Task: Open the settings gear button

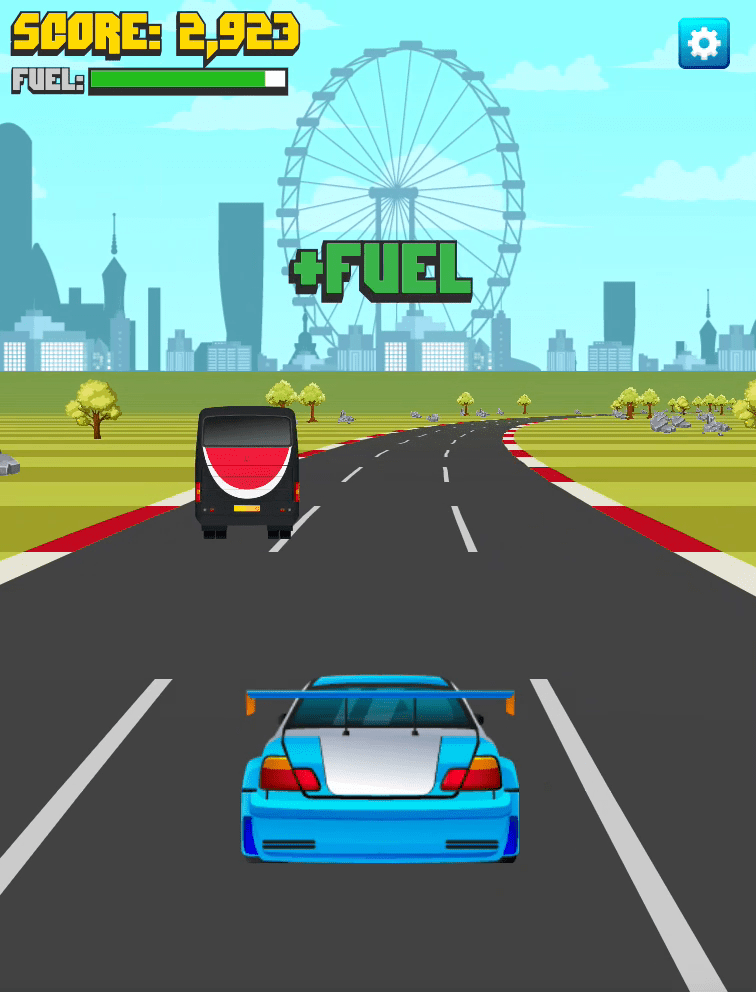Action: (704, 43)
